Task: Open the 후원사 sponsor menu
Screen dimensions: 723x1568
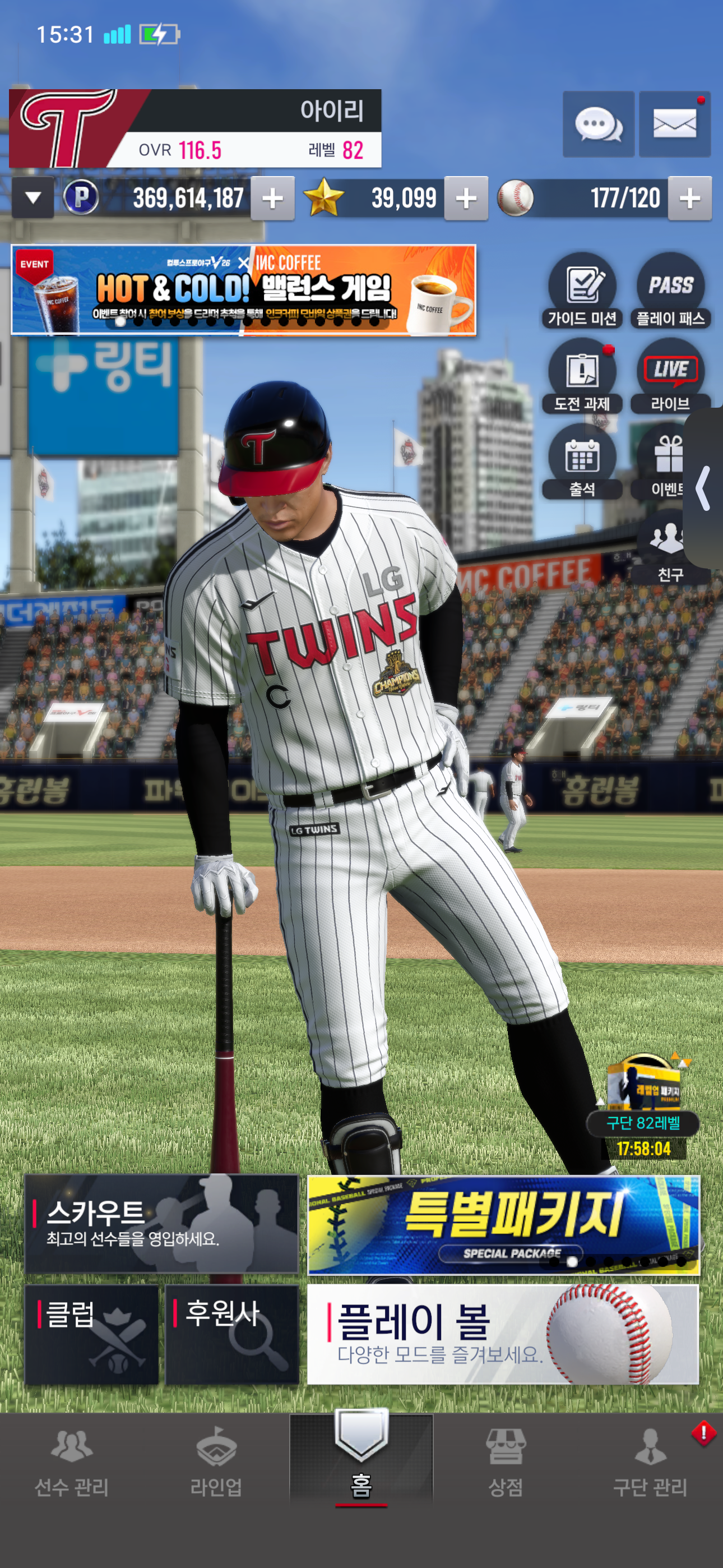Action: pos(232,1334)
